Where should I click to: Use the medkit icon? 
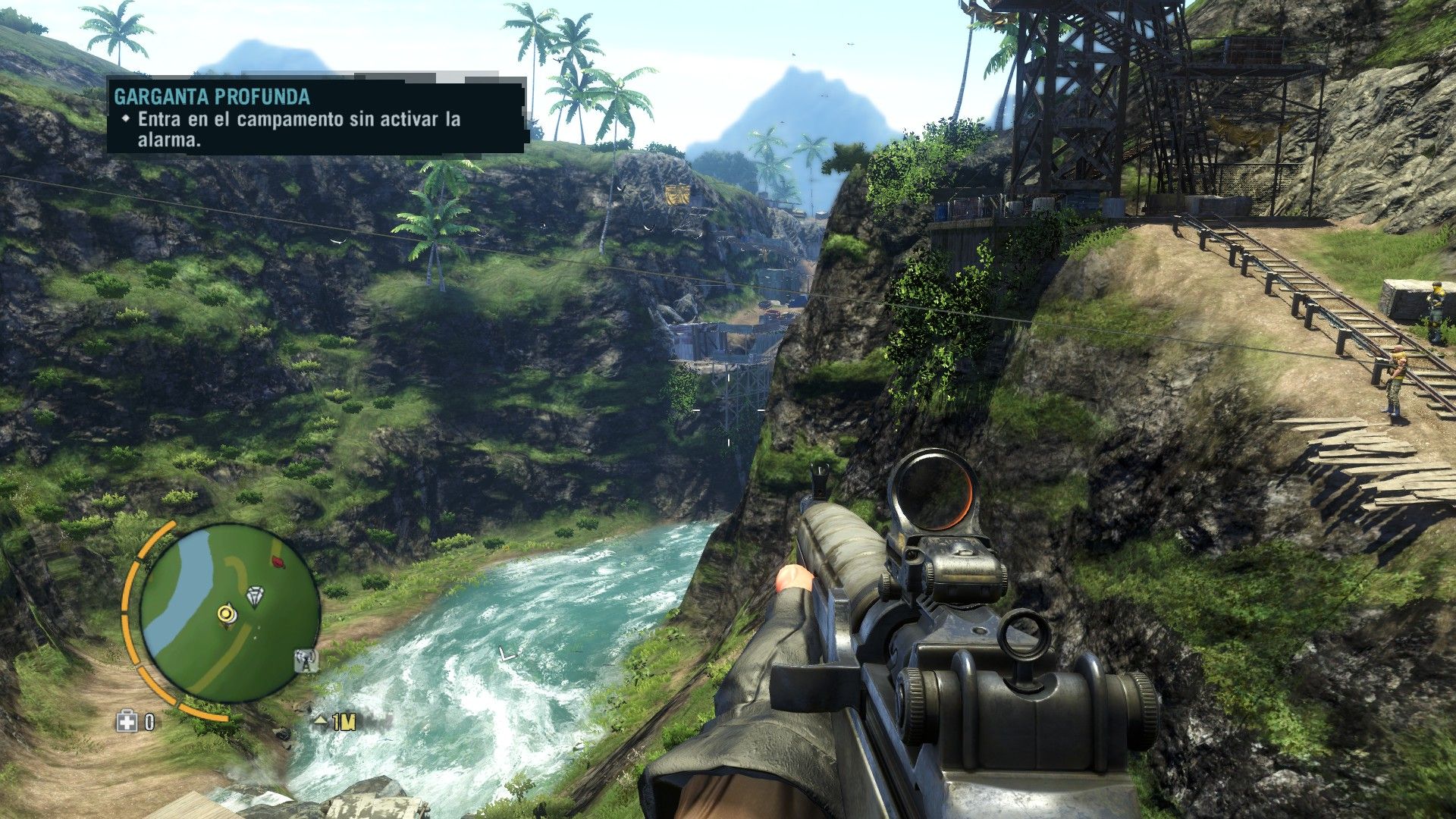click(x=127, y=722)
